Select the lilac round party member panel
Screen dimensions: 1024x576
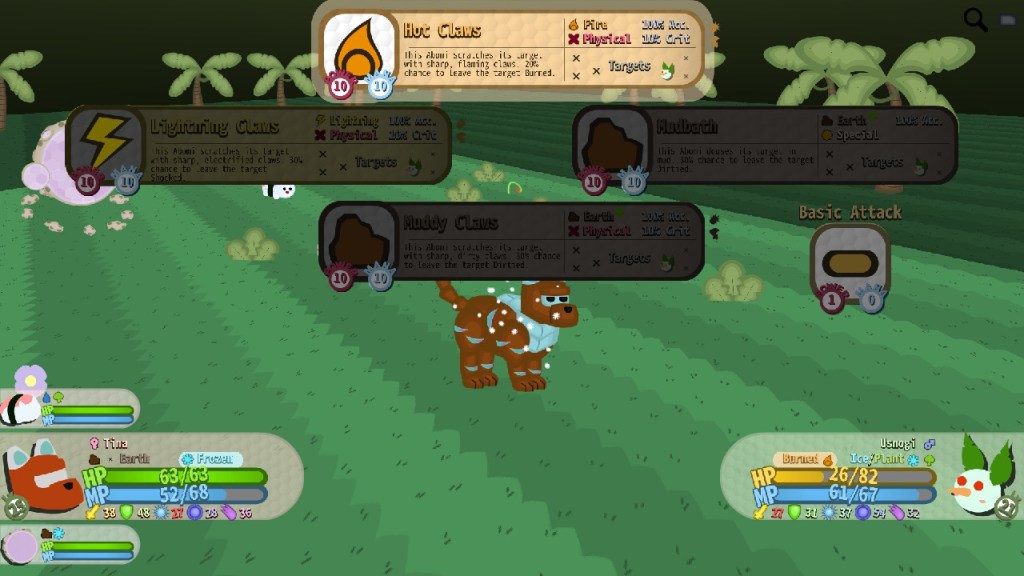pyautogui.click(x=68, y=546)
